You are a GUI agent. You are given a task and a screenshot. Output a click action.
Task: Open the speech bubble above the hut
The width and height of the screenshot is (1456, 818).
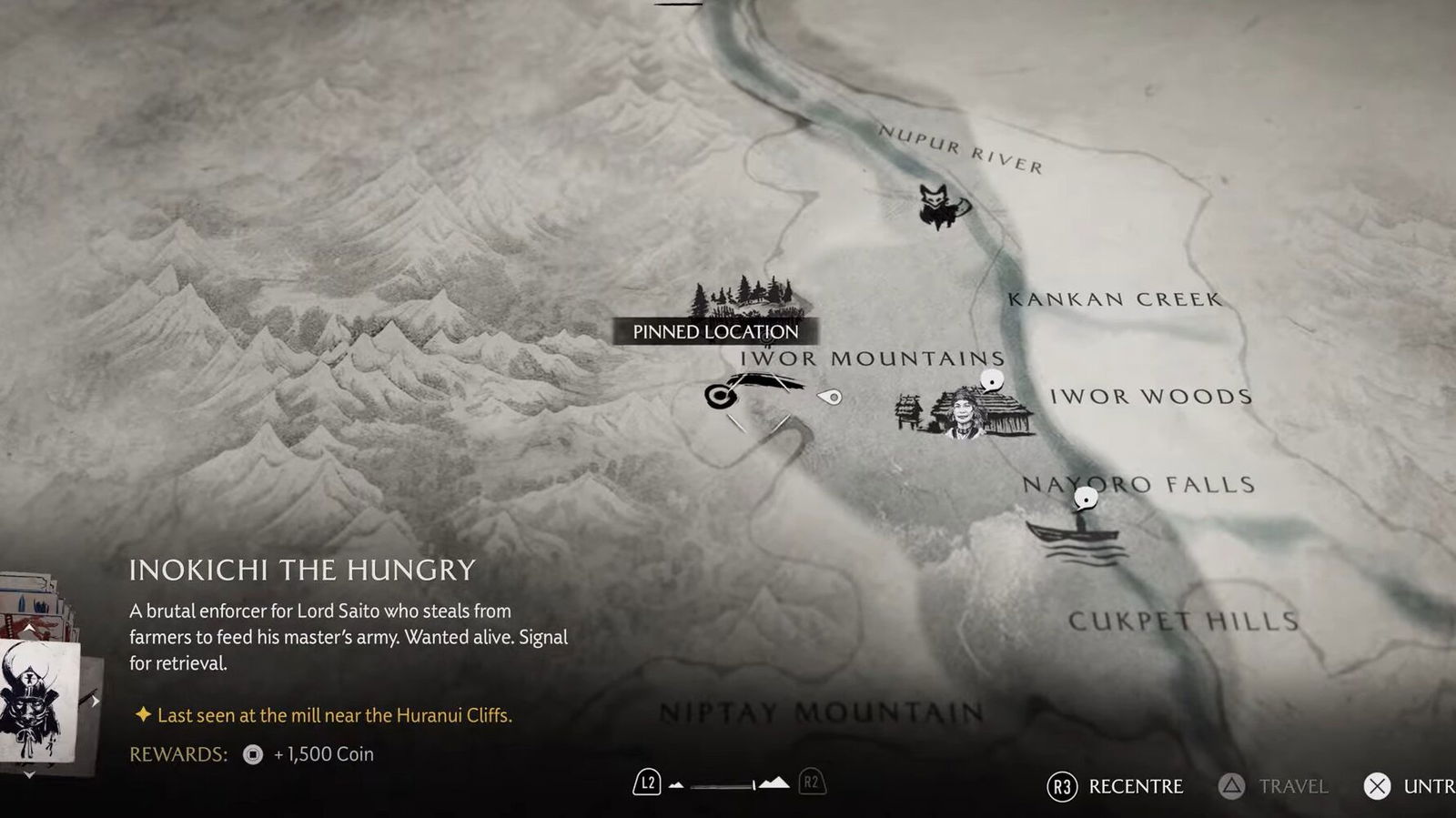pos(992,379)
